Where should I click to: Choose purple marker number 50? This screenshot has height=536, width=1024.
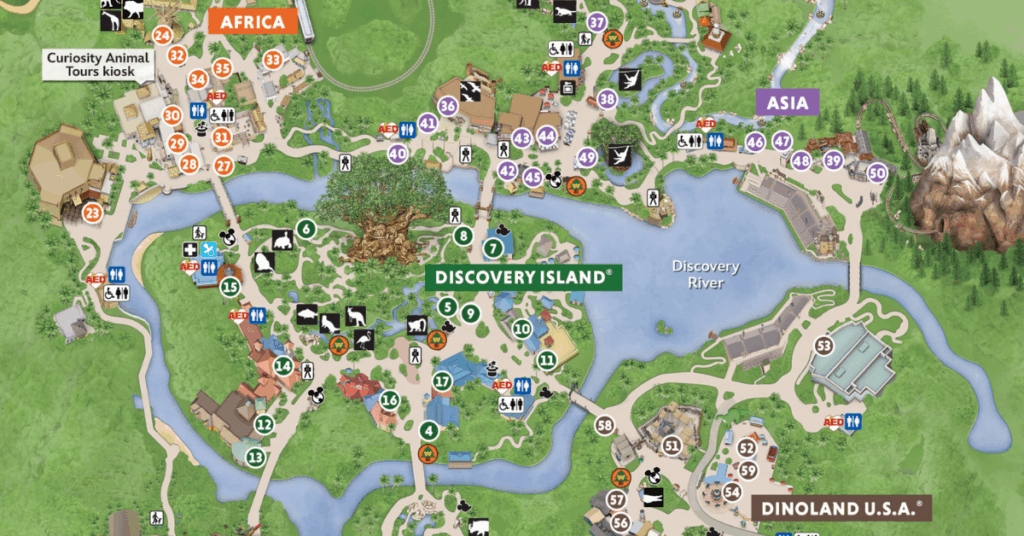878,171
